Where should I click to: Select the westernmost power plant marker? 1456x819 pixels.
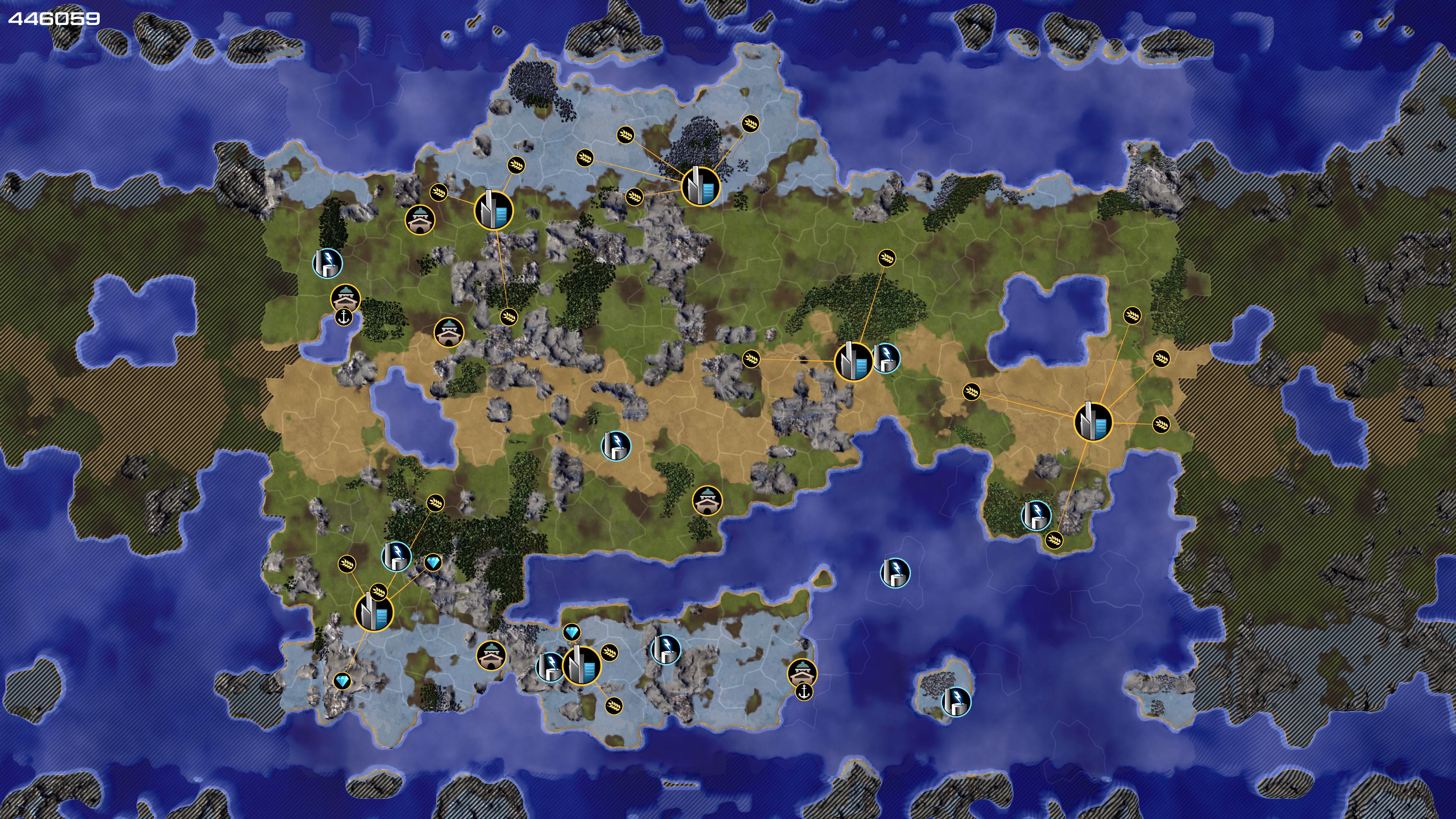tap(327, 263)
